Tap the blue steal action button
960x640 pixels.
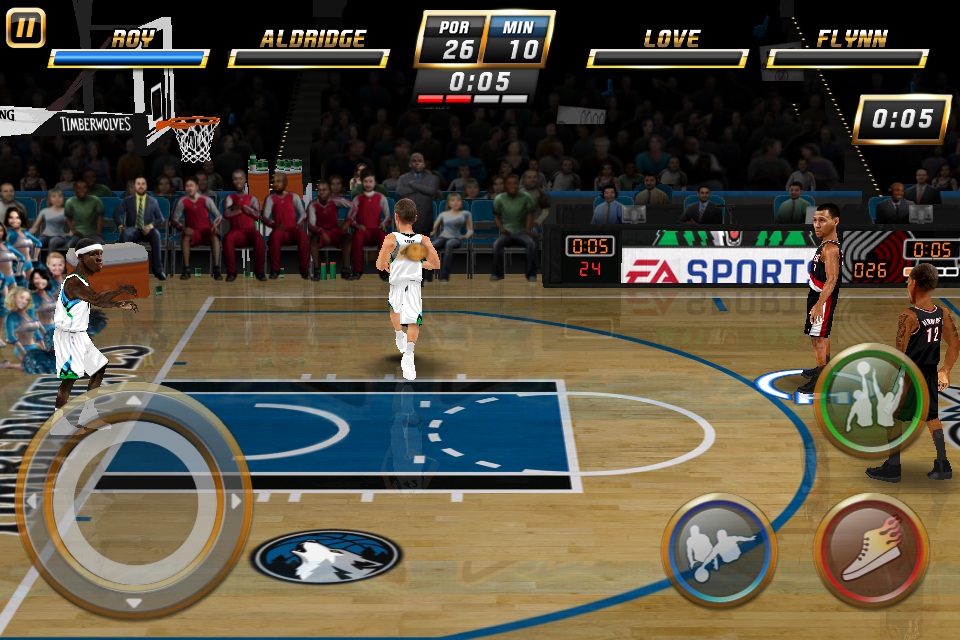[718, 550]
